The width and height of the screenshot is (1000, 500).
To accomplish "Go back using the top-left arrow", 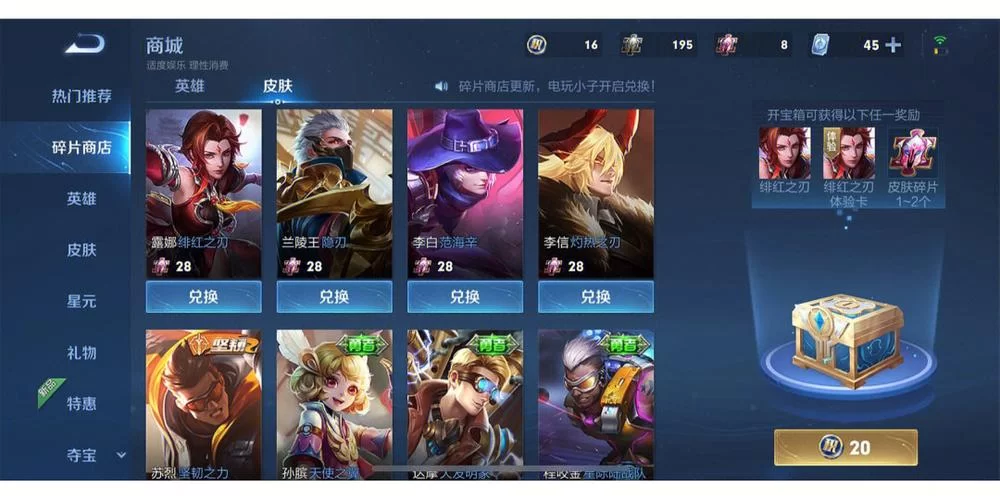I will pos(85,44).
